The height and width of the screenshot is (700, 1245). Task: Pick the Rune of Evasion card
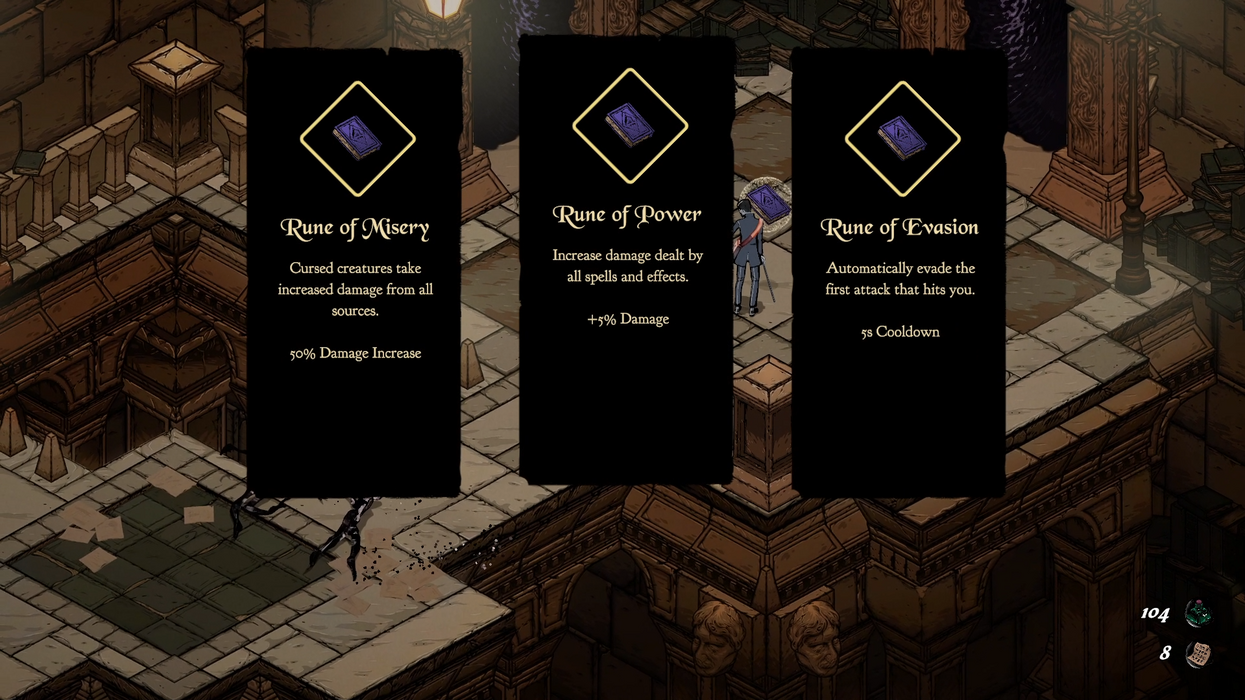coord(899,272)
